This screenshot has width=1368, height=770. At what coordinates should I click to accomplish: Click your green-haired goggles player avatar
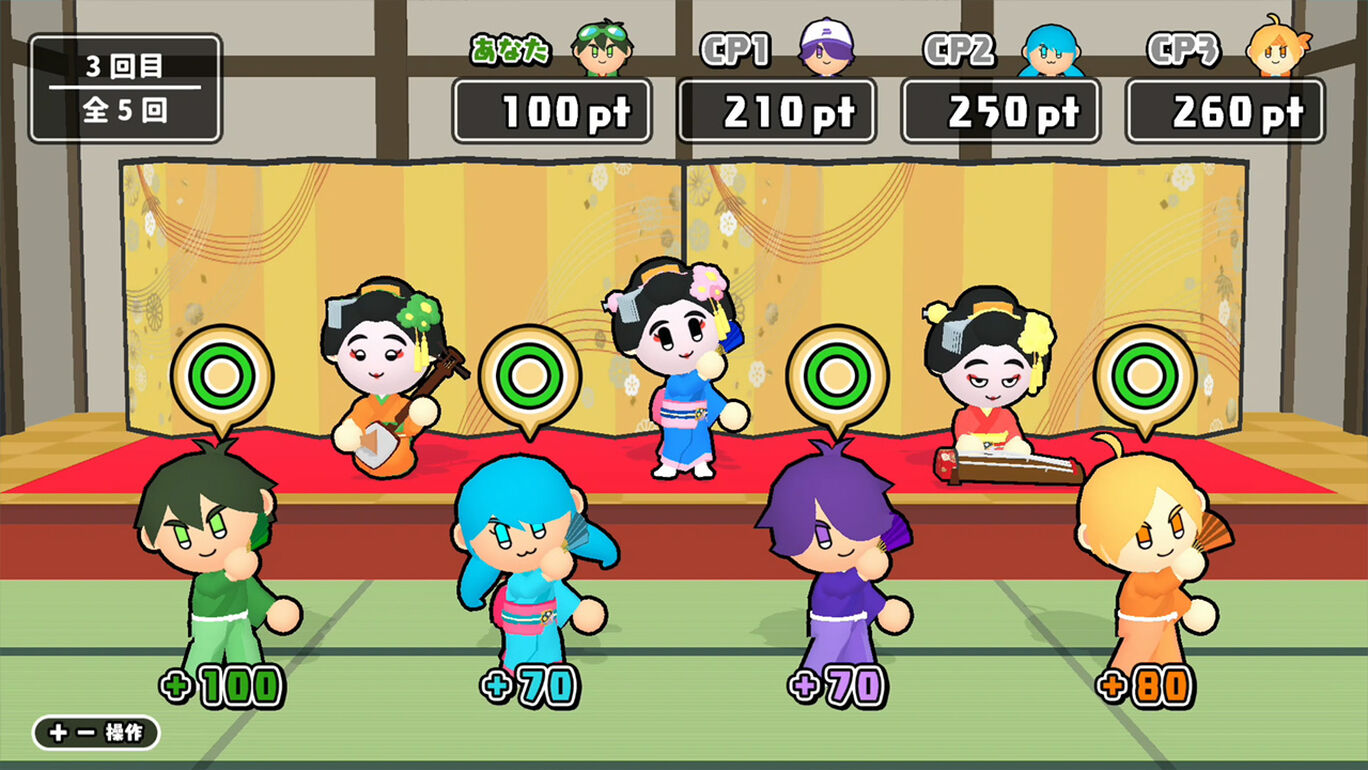tap(603, 46)
